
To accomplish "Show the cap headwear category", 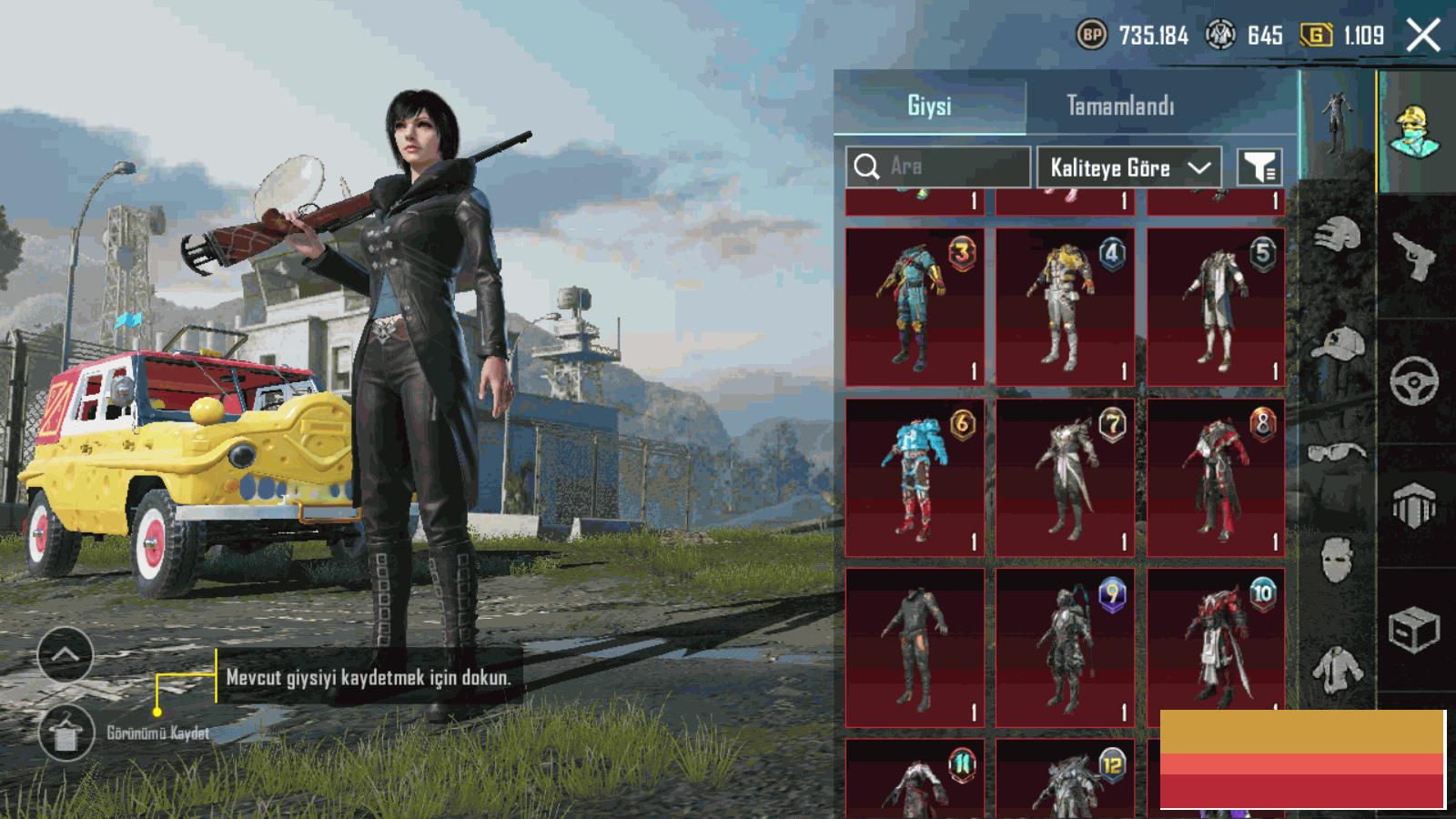I will pos(1338,346).
